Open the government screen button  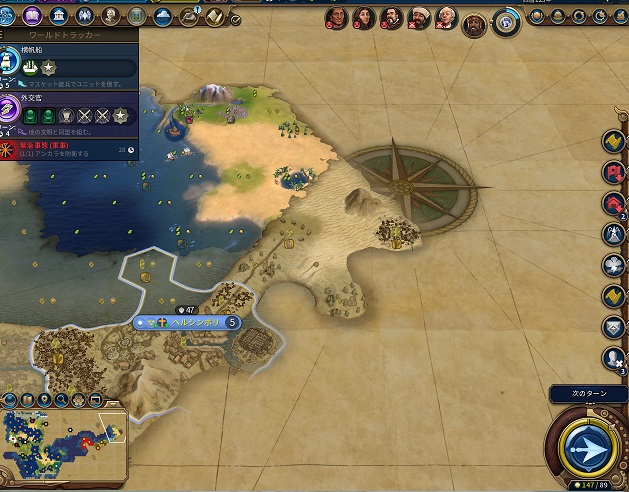click(59, 16)
